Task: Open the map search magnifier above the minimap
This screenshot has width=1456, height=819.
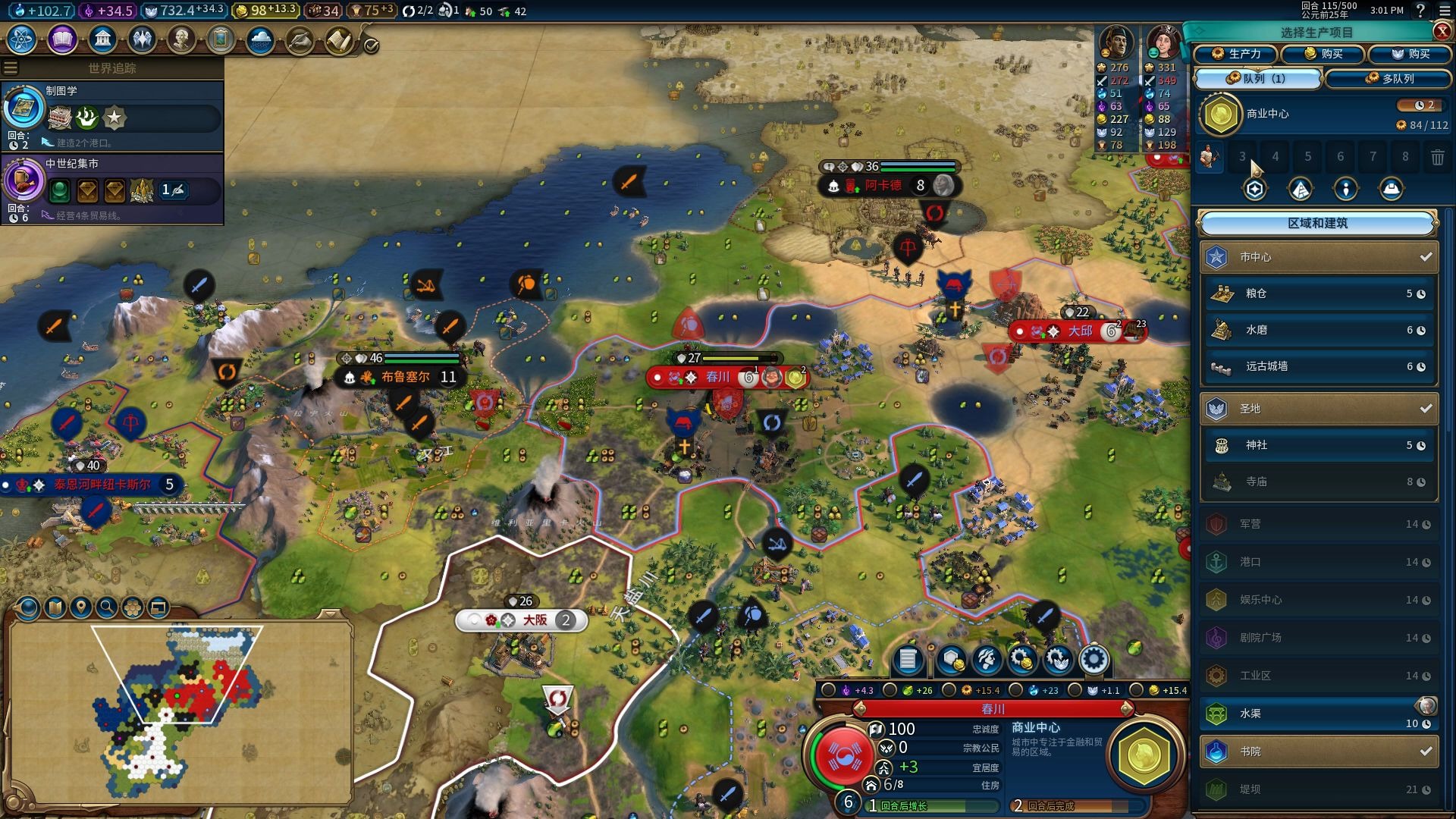Action: (x=107, y=607)
